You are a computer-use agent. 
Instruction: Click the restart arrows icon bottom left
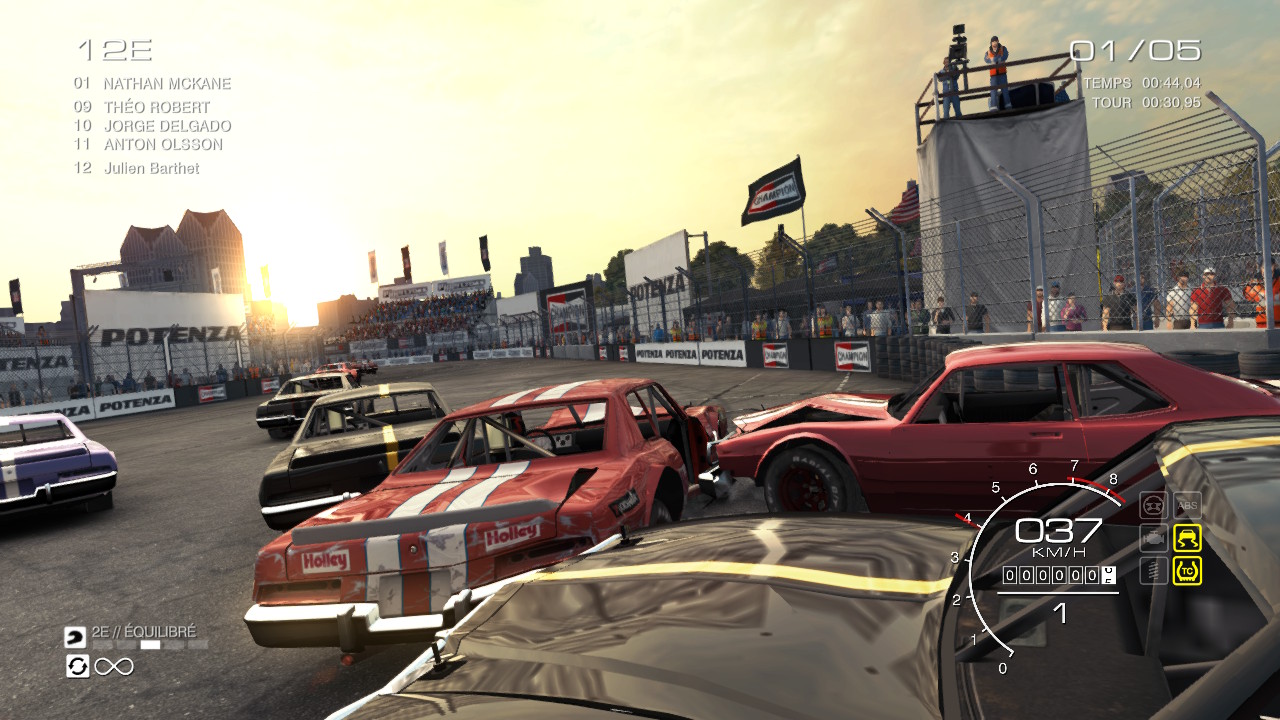point(78,667)
